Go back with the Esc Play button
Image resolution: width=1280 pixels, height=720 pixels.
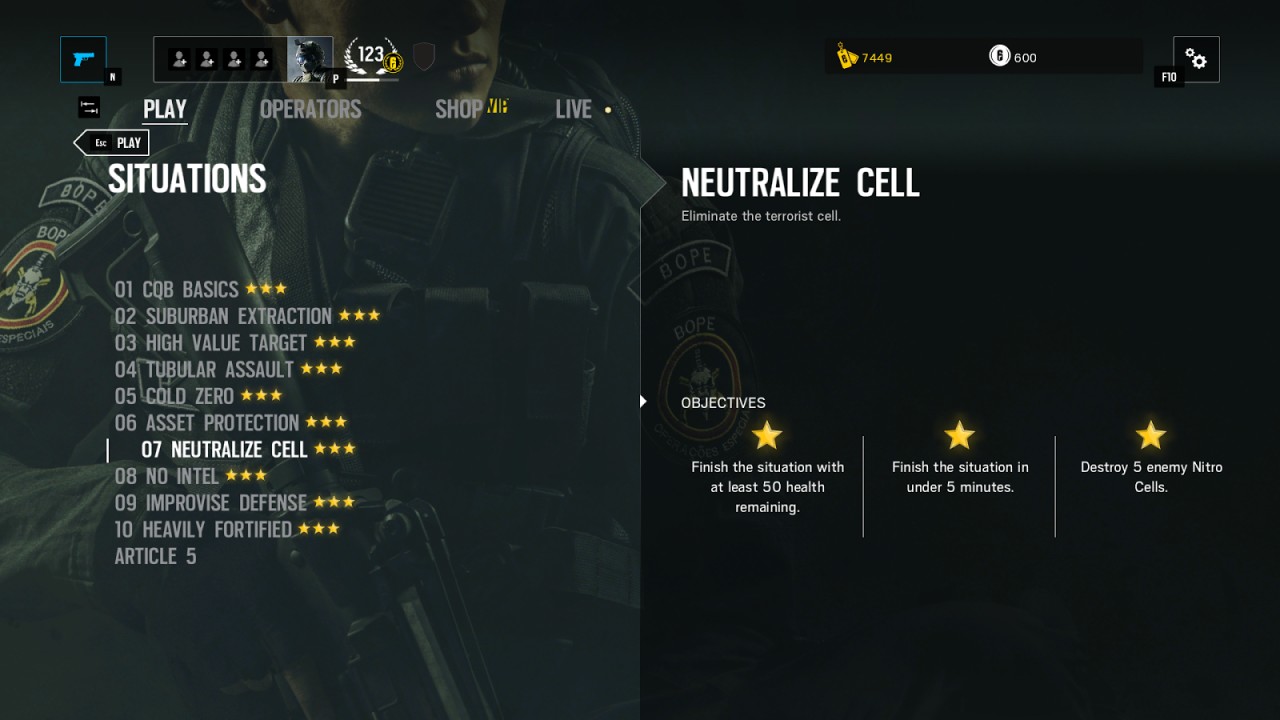113,143
